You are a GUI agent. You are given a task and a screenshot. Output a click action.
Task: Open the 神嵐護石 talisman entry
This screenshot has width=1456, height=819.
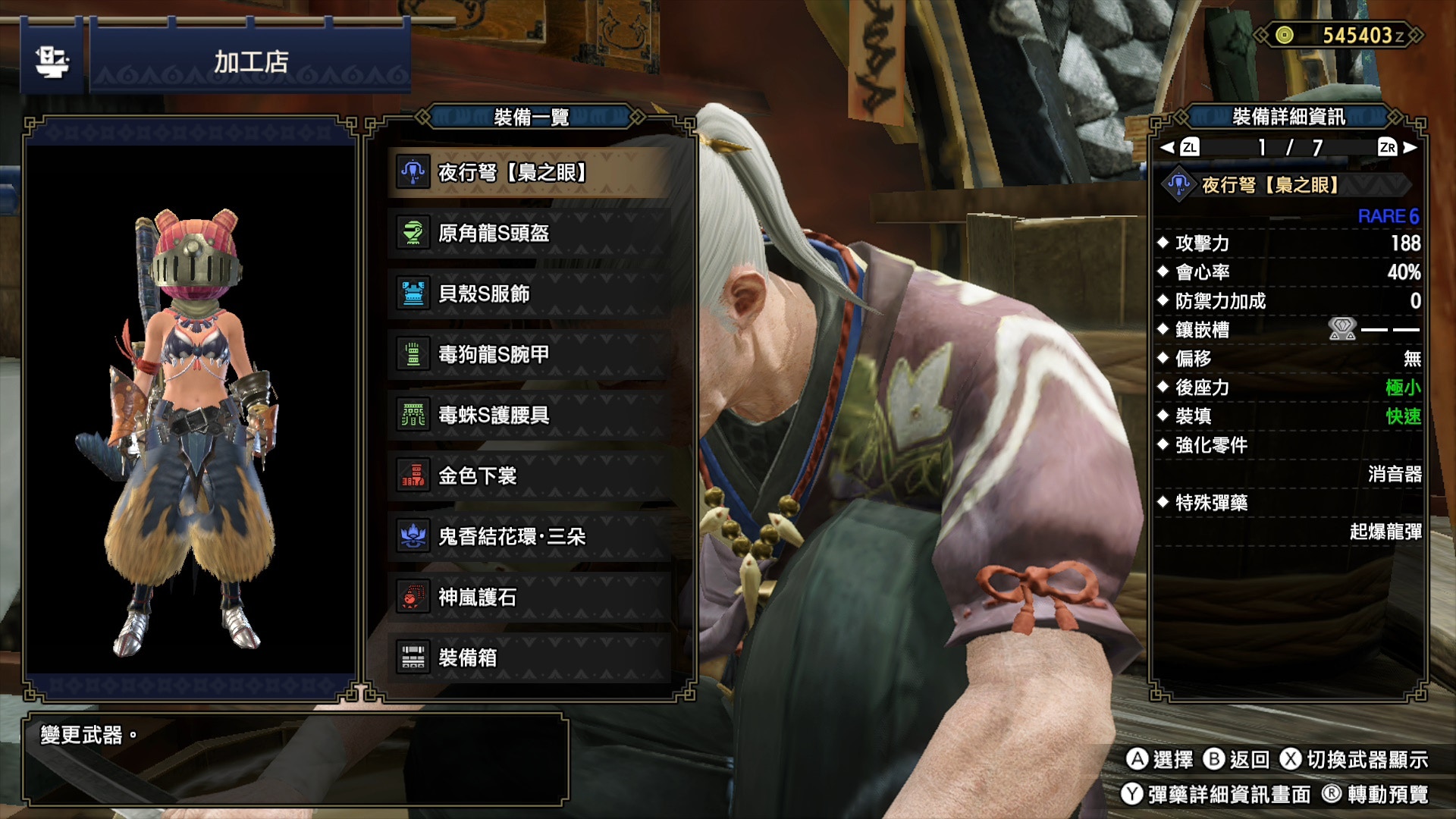pos(529,598)
